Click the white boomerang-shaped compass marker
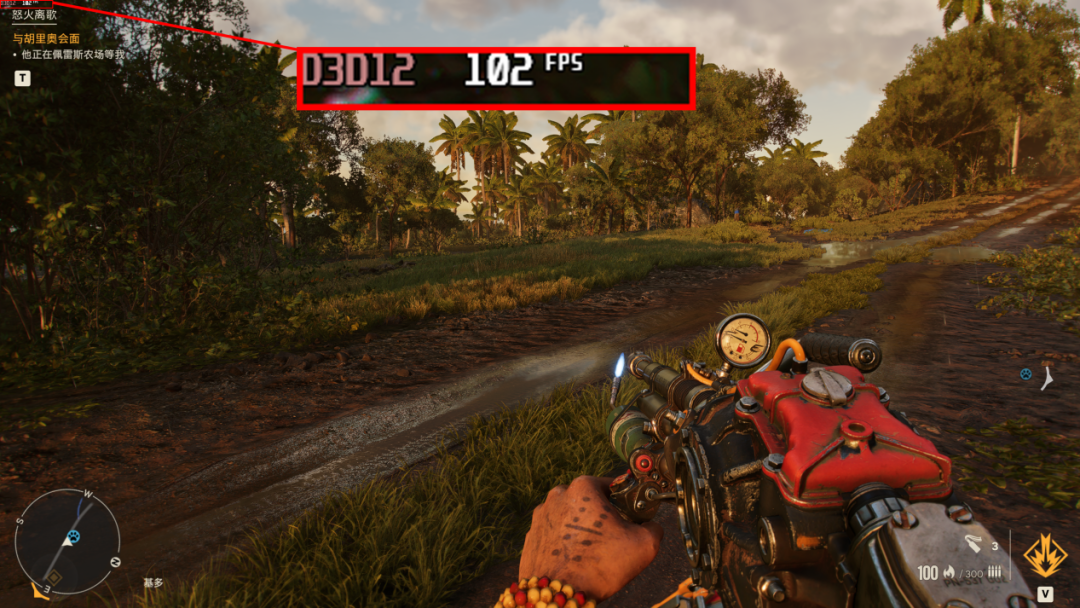 1046,378
